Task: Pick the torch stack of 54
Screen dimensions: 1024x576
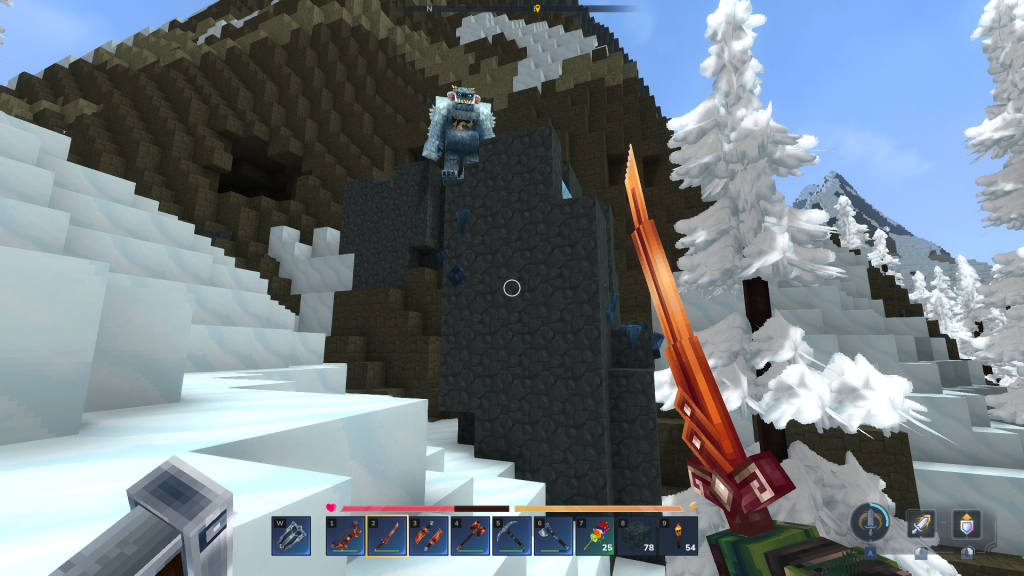Action: [x=676, y=535]
